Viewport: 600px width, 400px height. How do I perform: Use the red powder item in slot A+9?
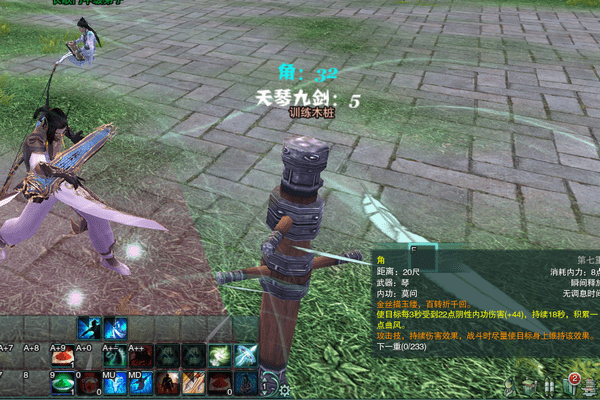(62, 356)
